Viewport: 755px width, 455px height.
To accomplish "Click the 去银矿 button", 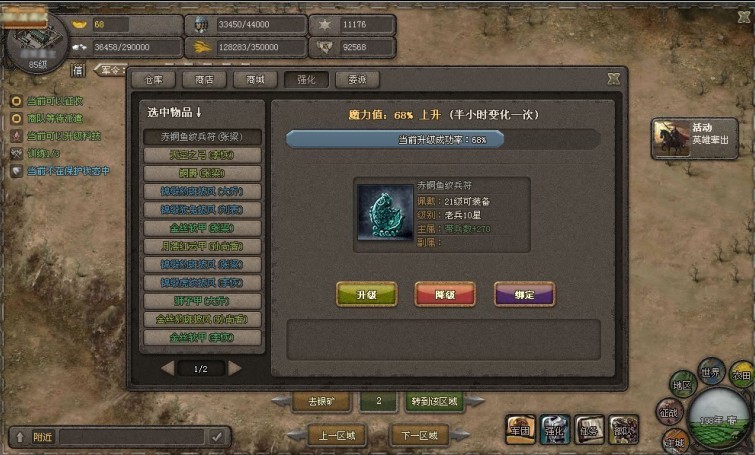I will pyautogui.click(x=322, y=402).
